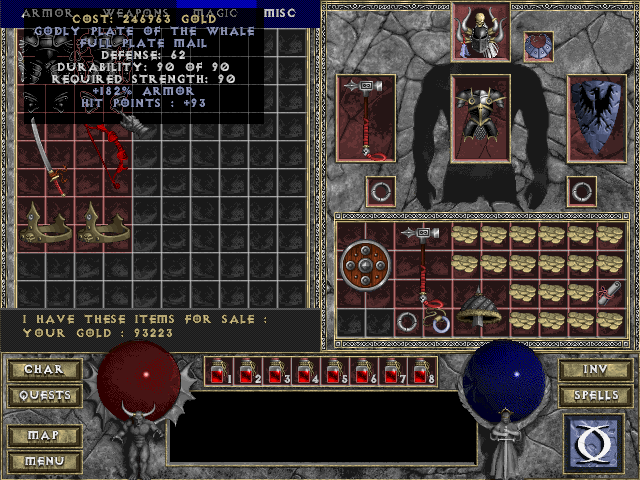The width and height of the screenshot is (640, 480).
Task: Open the Spells book button
Action: pos(595,396)
